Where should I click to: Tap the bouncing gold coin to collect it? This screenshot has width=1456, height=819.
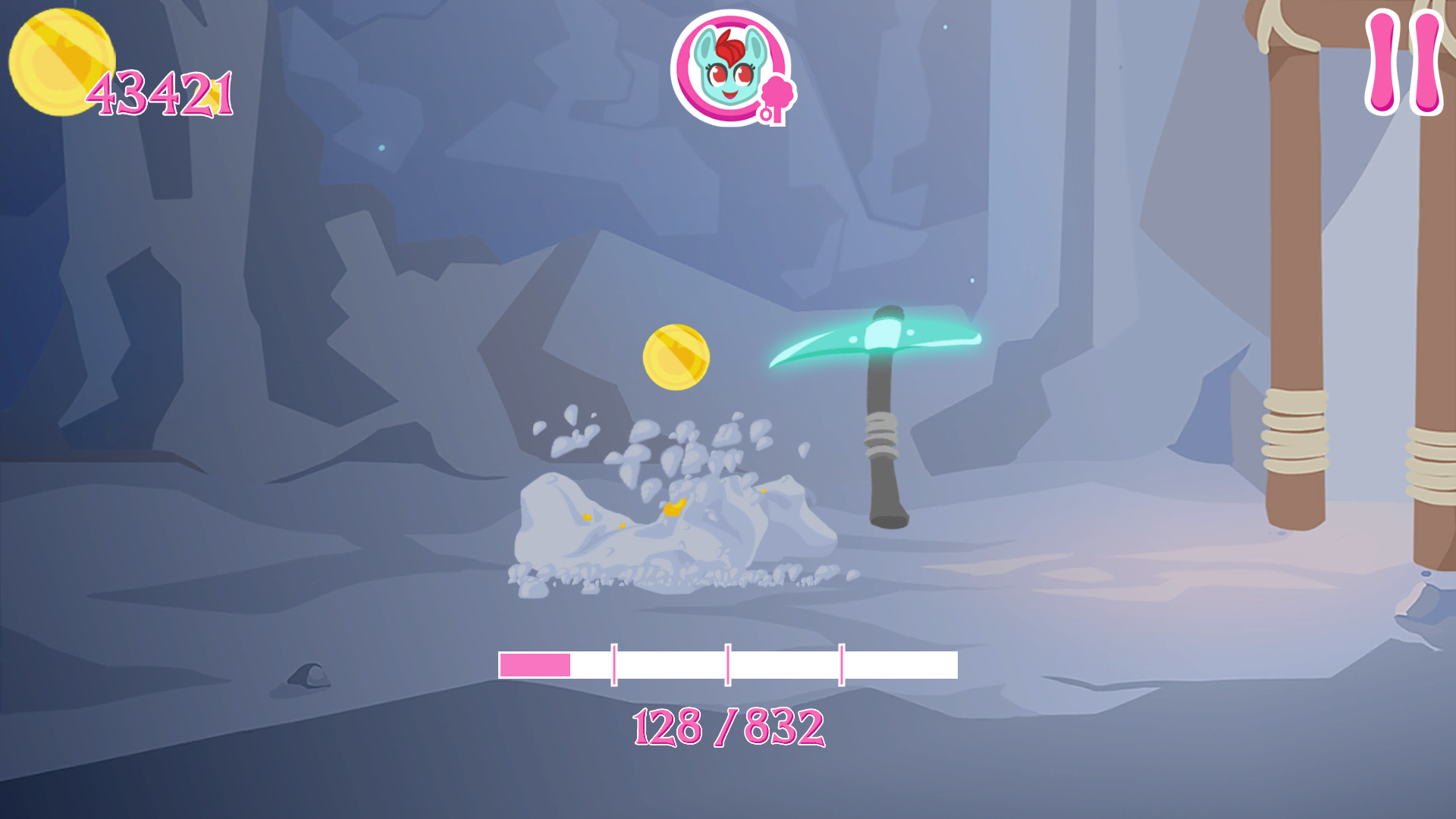(x=677, y=358)
